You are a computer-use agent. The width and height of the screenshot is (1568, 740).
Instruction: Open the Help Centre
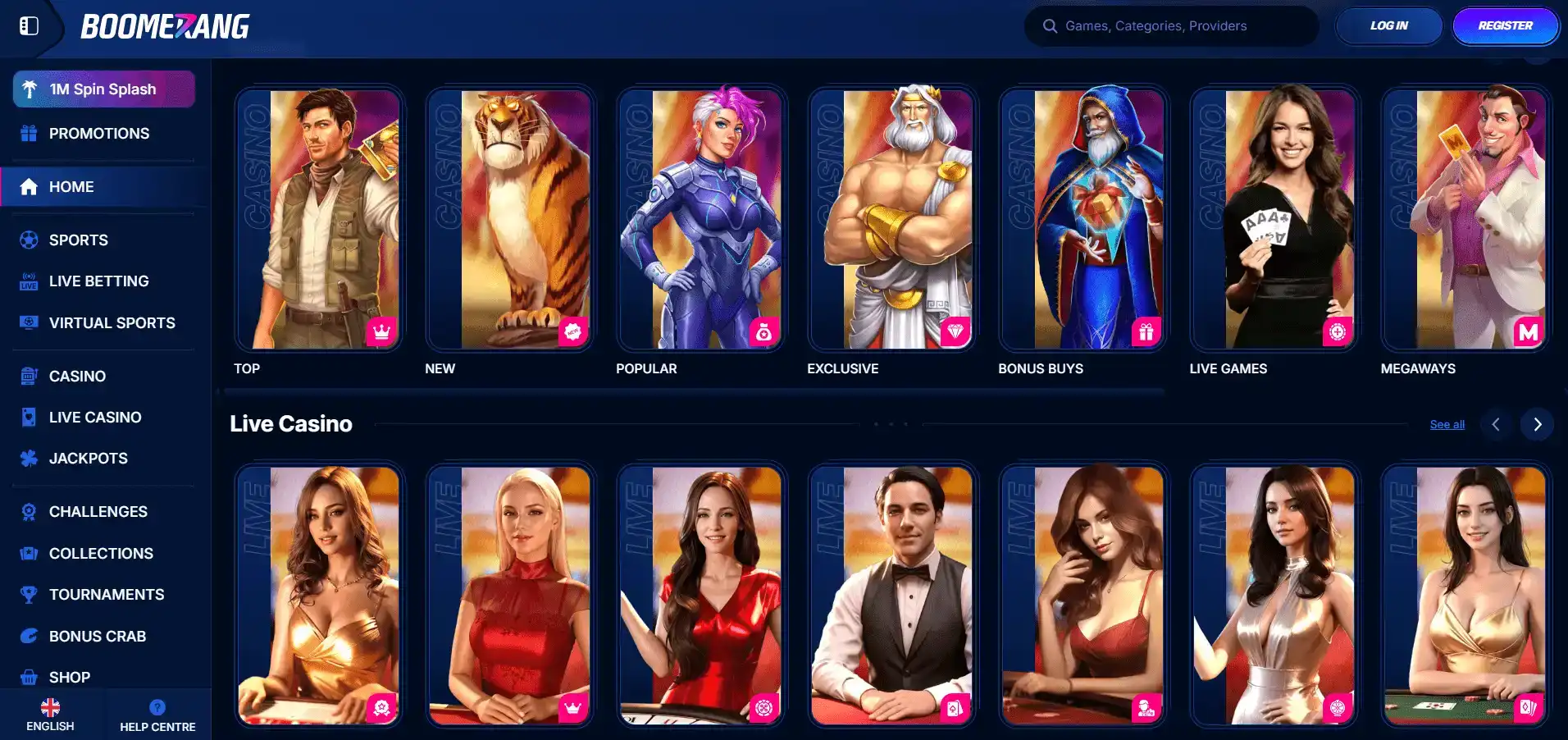coord(157,715)
